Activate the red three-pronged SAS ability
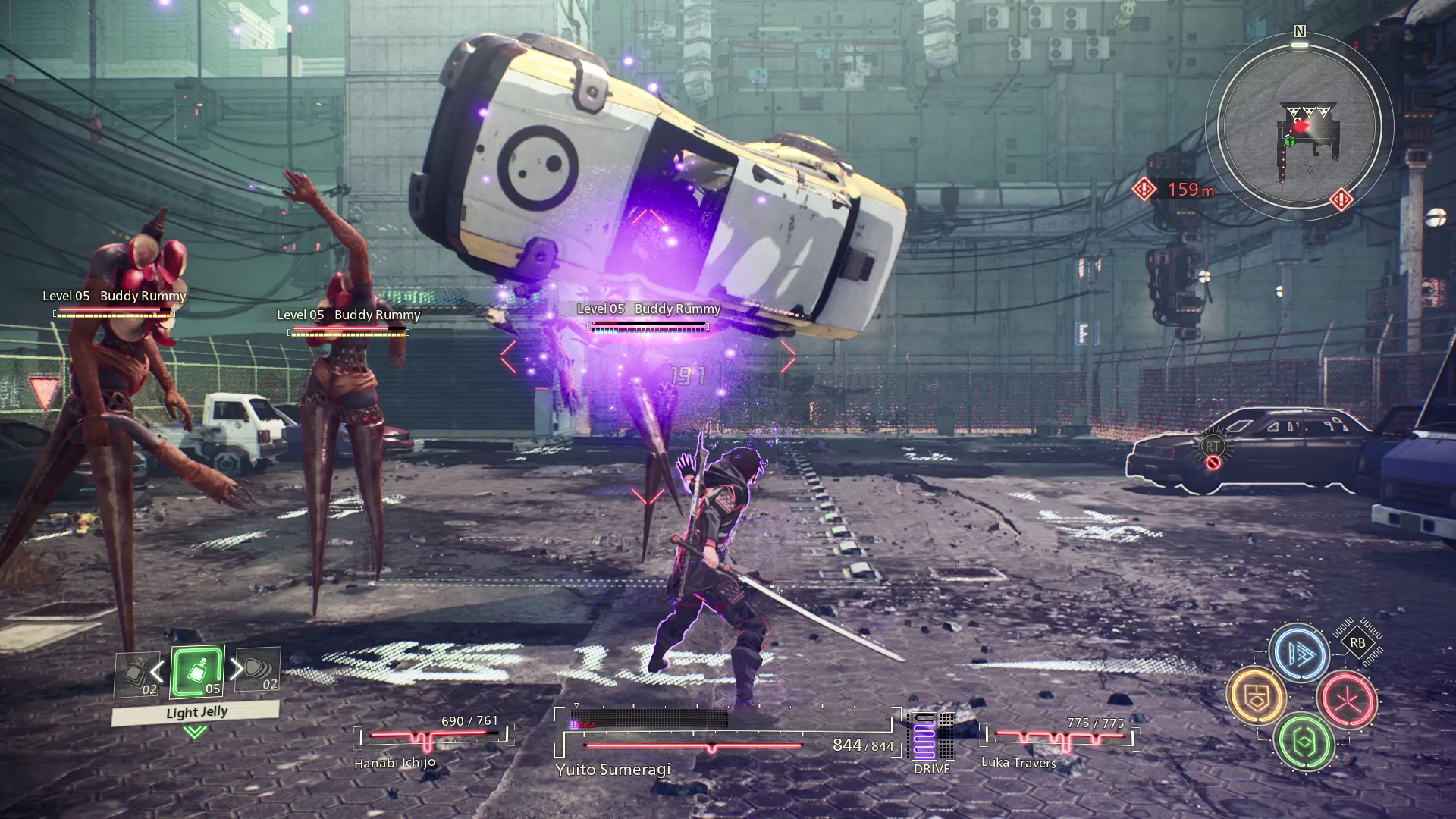 [x=1347, y=698]
